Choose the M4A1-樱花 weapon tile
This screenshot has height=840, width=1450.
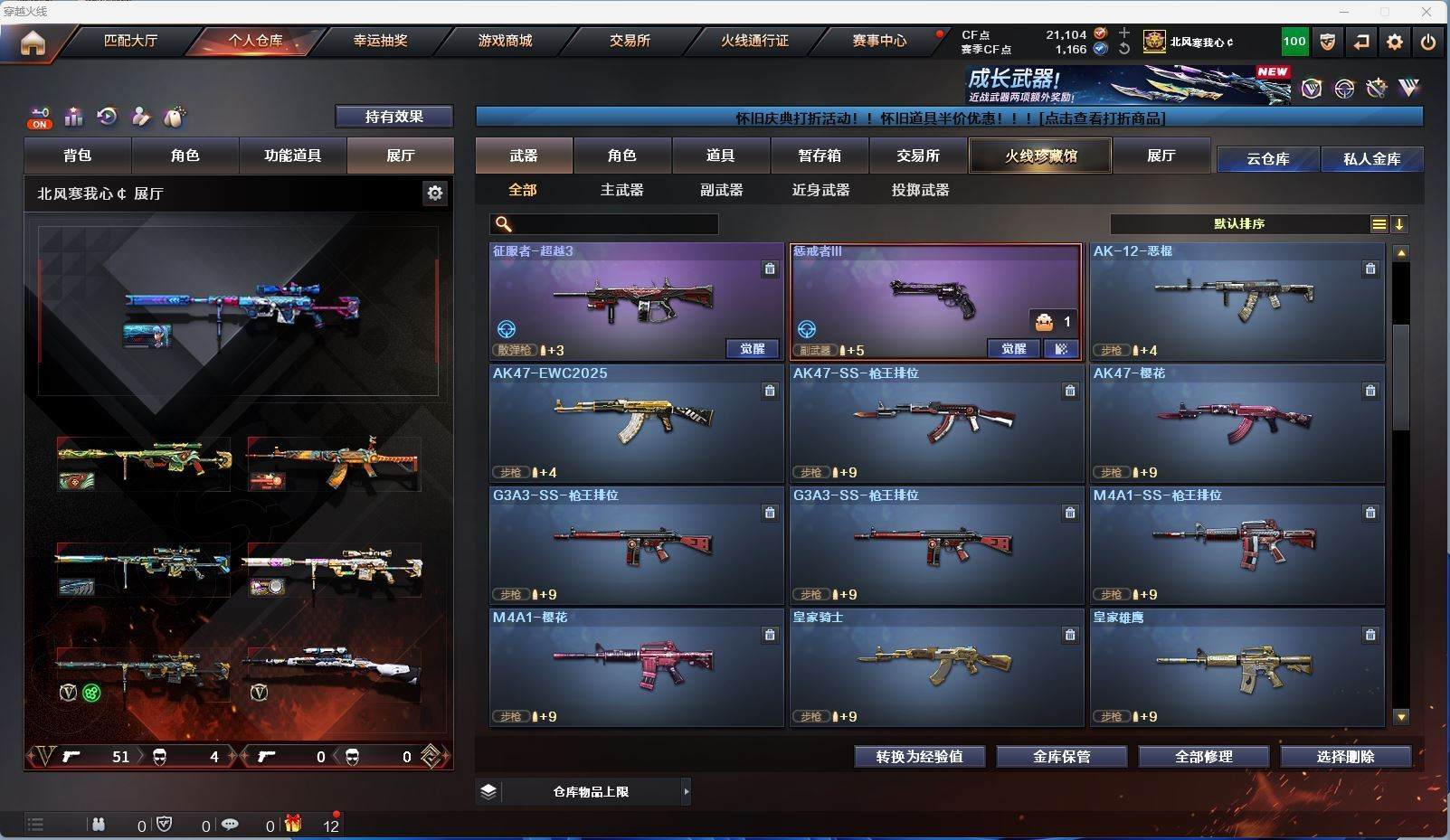click(636, 667)
